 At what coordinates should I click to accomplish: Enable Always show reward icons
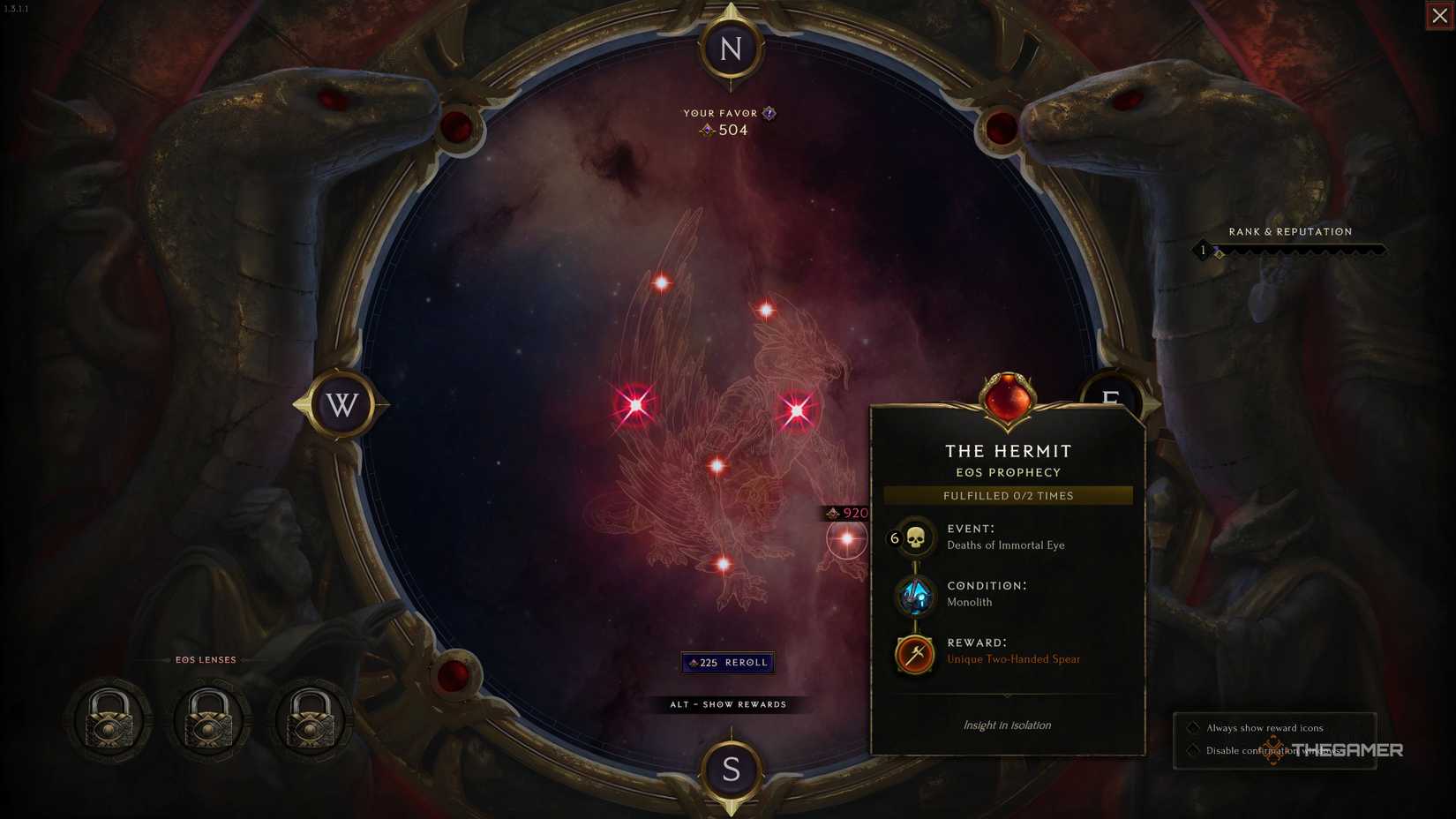click(x=1195, y=727)
